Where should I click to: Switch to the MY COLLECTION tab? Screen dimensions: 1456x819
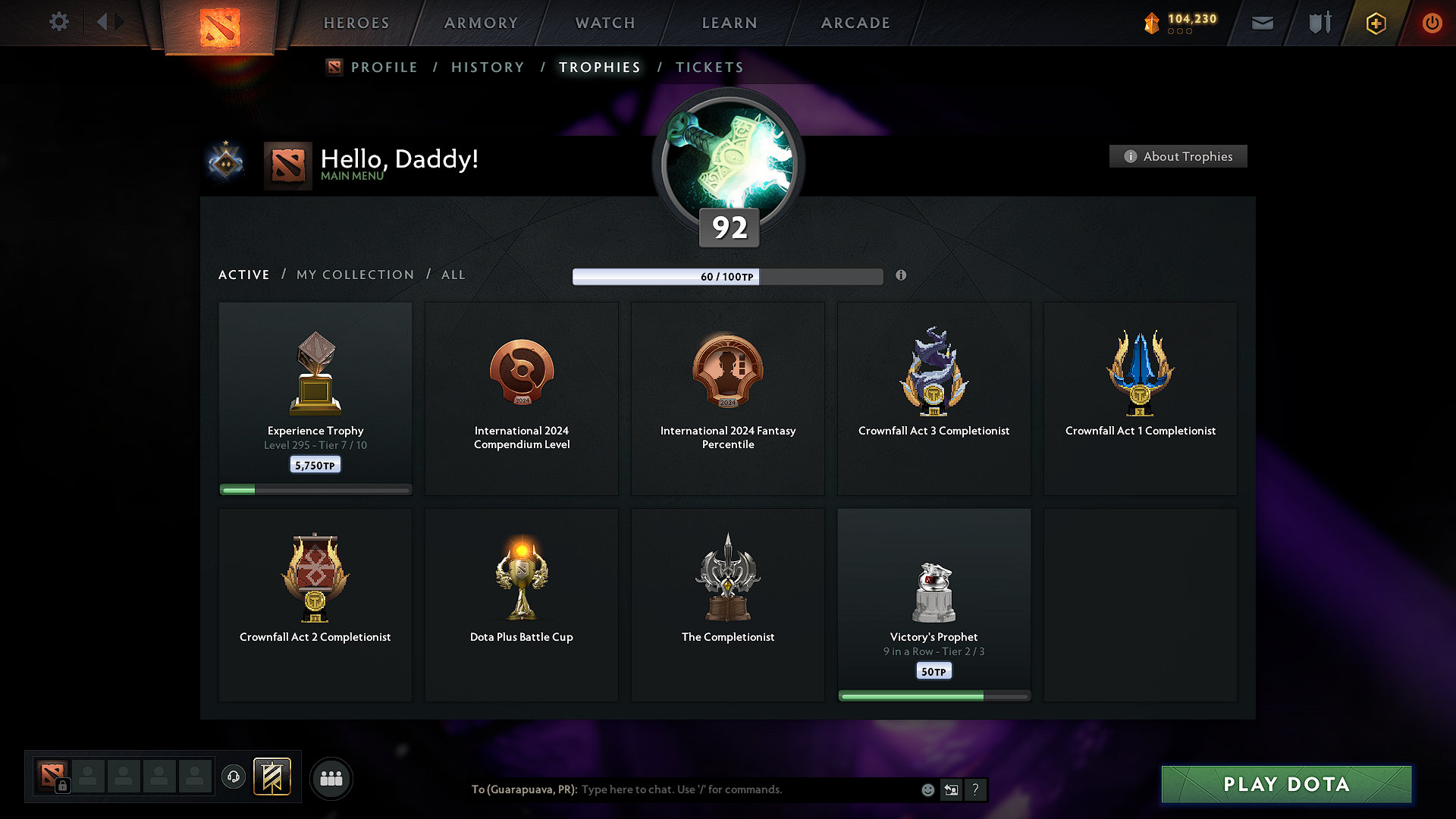tap(354, 275)
